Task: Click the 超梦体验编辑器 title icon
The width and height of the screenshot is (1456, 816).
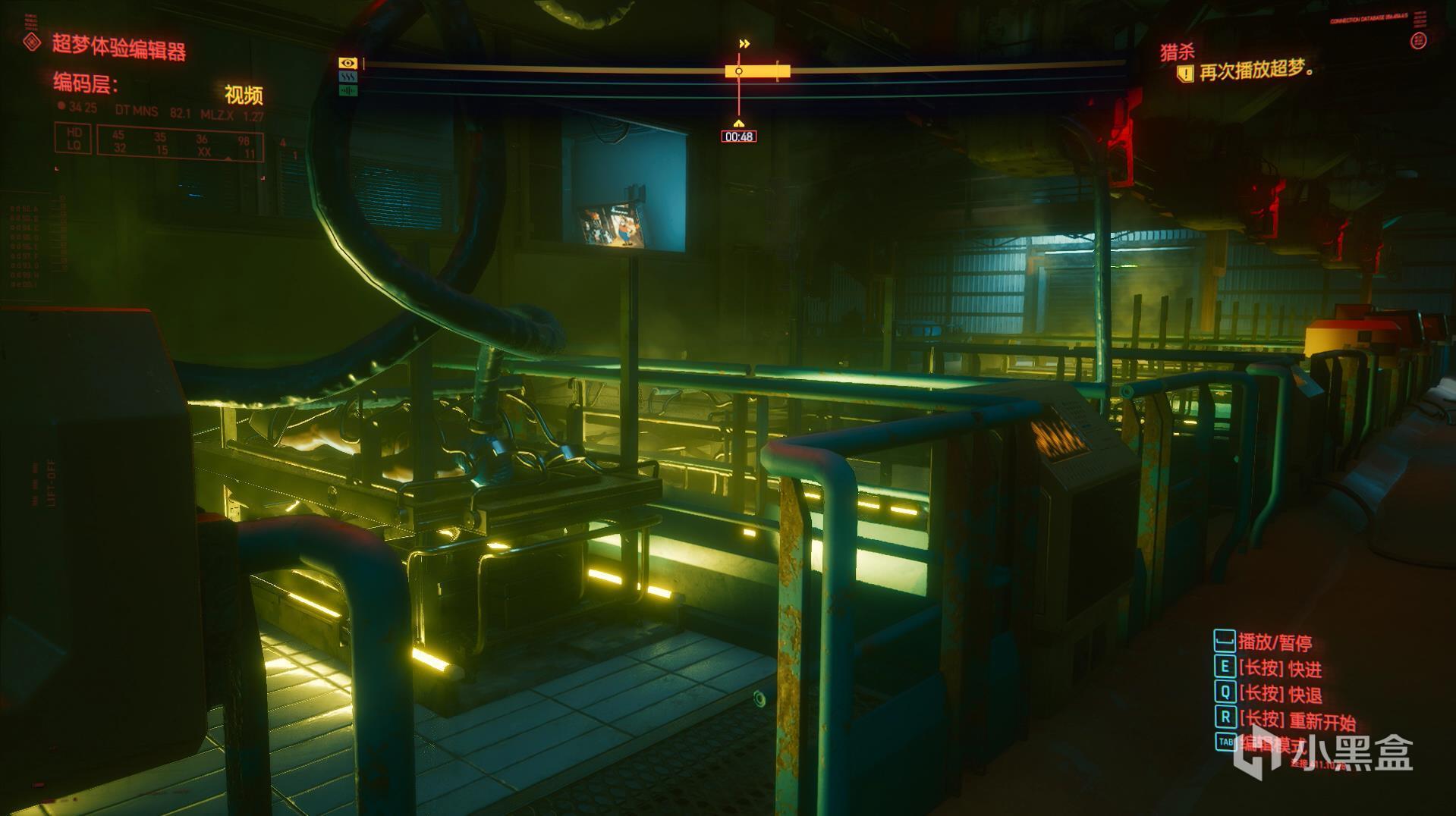Action: coord(32,42)
